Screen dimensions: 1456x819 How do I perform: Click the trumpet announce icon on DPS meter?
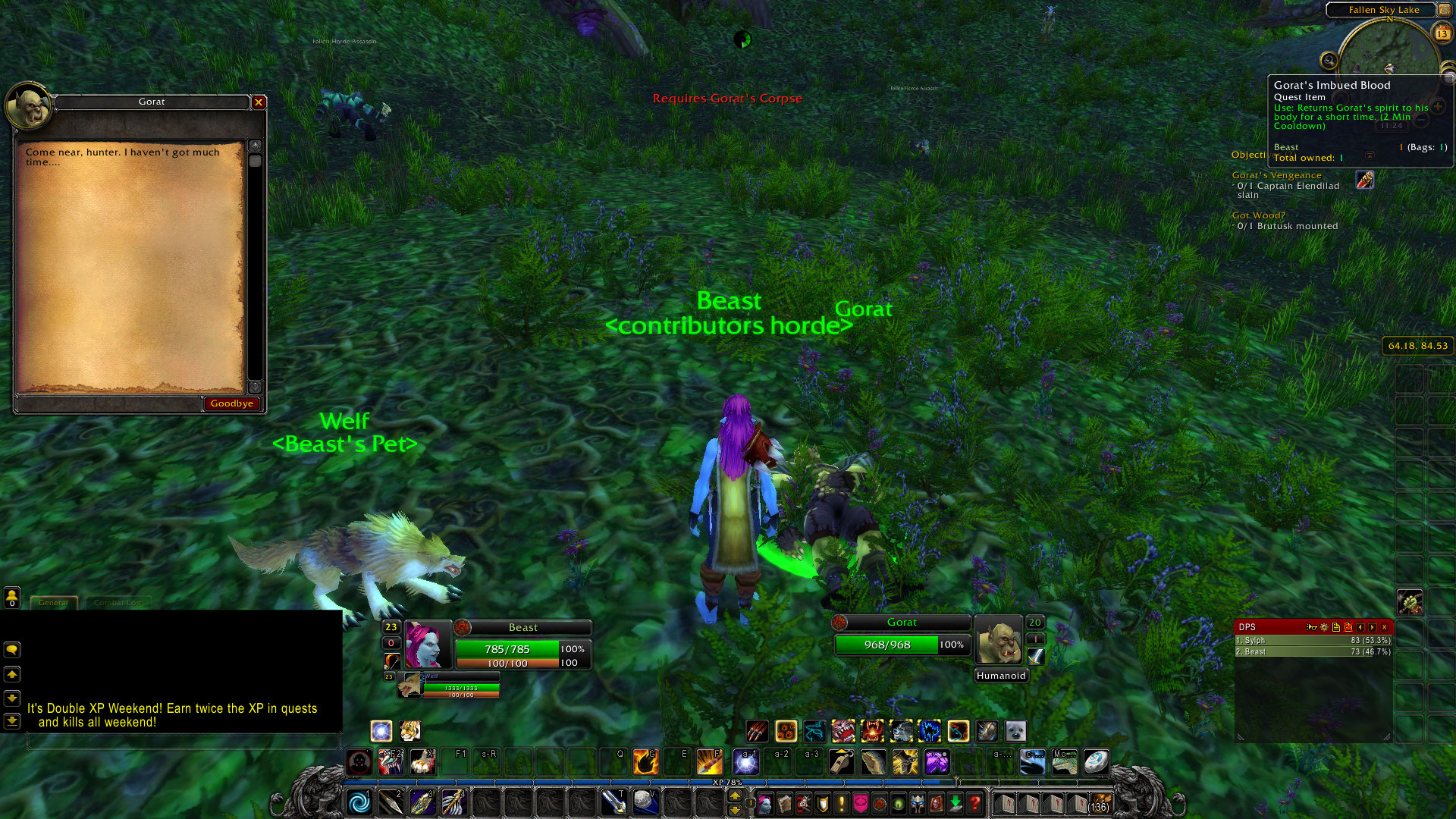pyautogui.click(x=1311, y=628)
